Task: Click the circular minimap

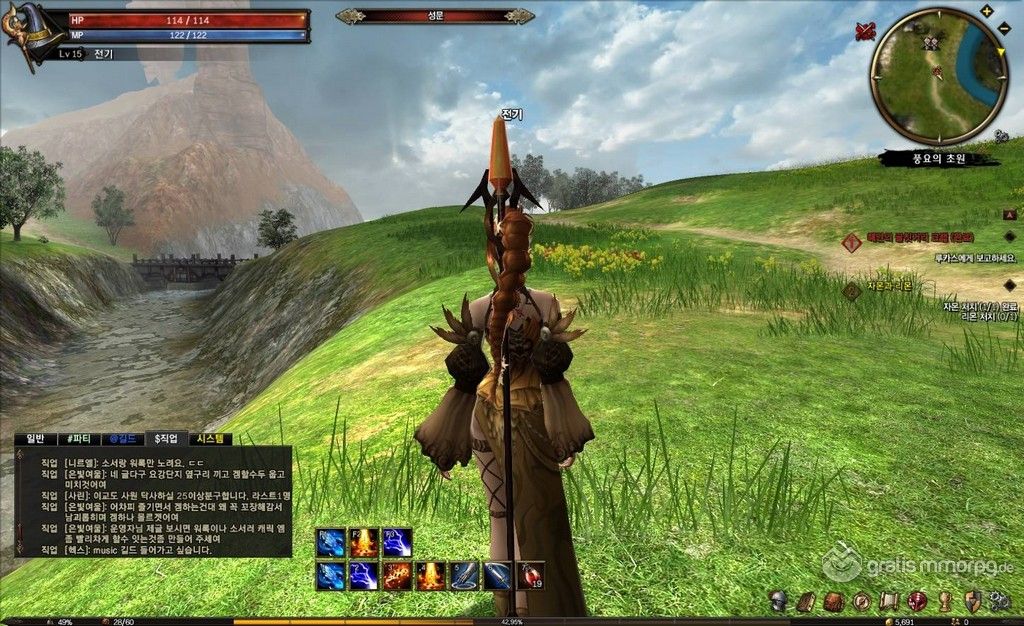Action: pyautogui.click(x=938, y=75)
